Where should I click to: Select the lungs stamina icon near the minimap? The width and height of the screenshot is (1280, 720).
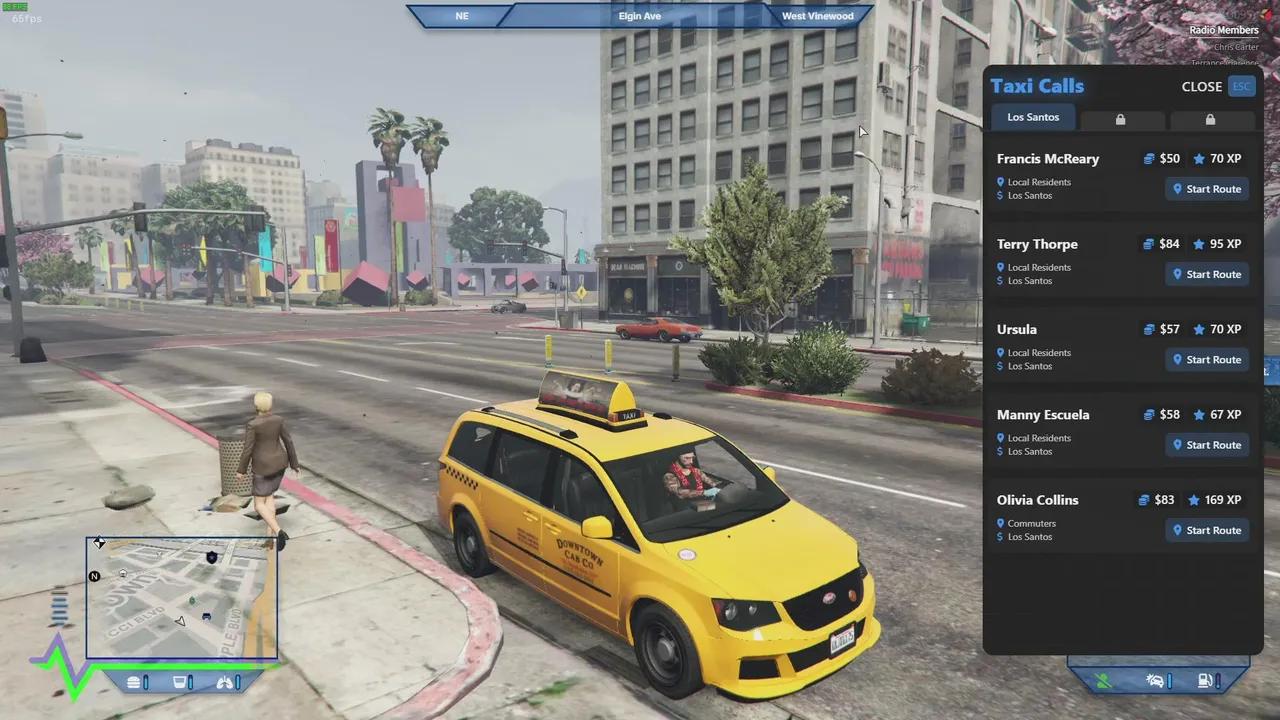(225, 682)
